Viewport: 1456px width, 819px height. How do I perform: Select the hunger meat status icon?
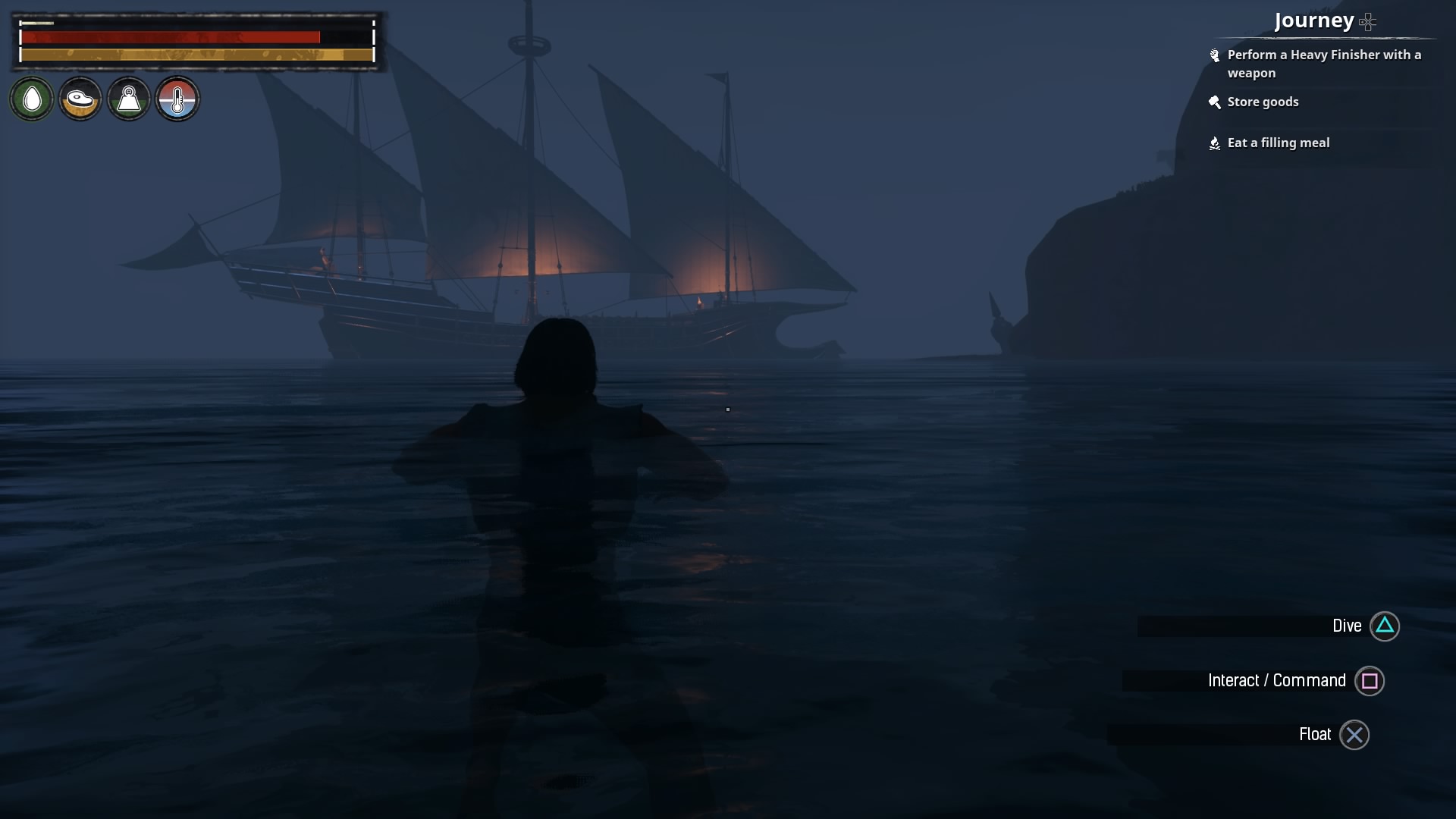click(x=80, y=99)
